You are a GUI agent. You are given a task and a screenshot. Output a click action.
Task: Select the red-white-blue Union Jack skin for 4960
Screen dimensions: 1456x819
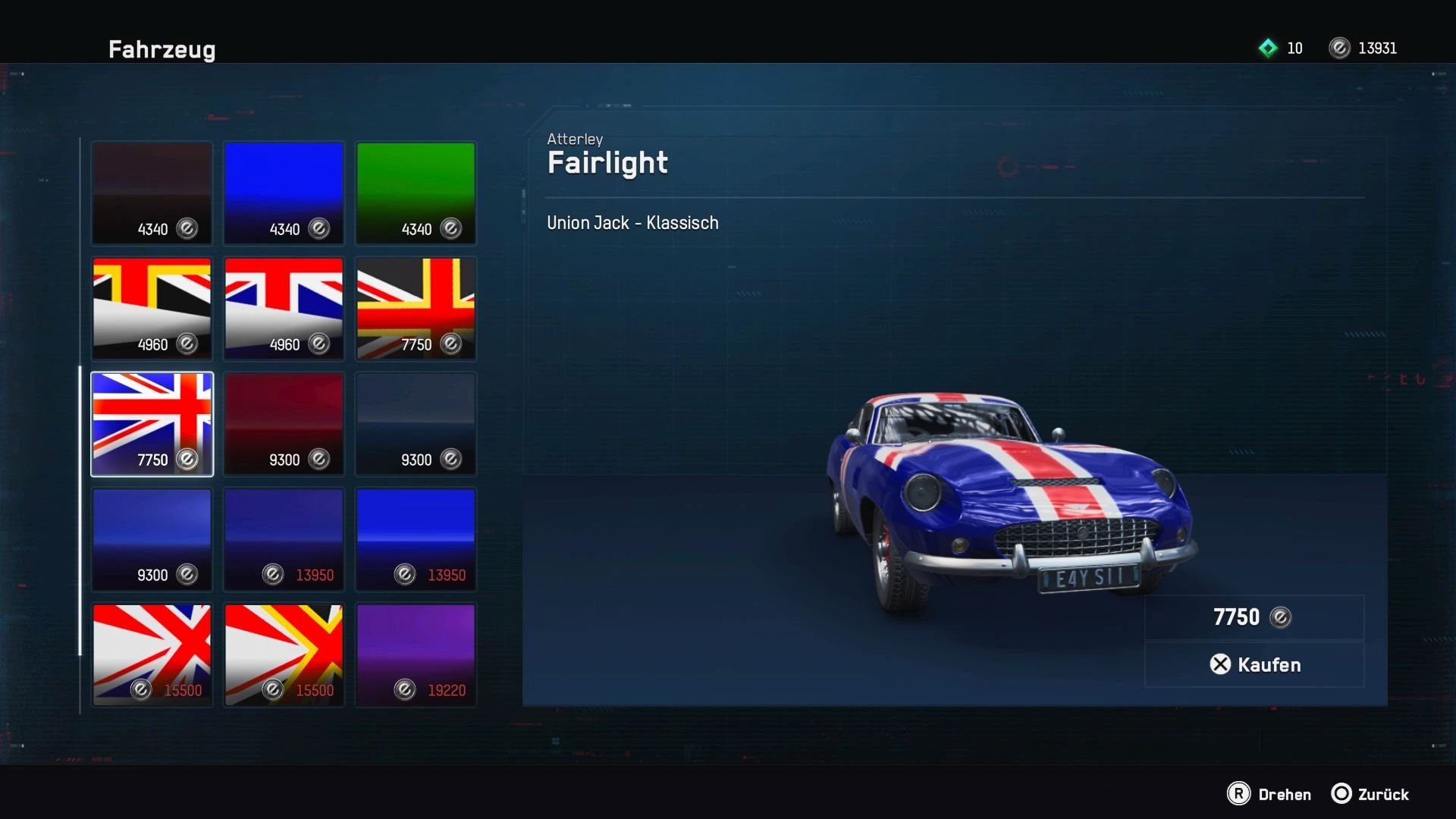click(284, 308)
